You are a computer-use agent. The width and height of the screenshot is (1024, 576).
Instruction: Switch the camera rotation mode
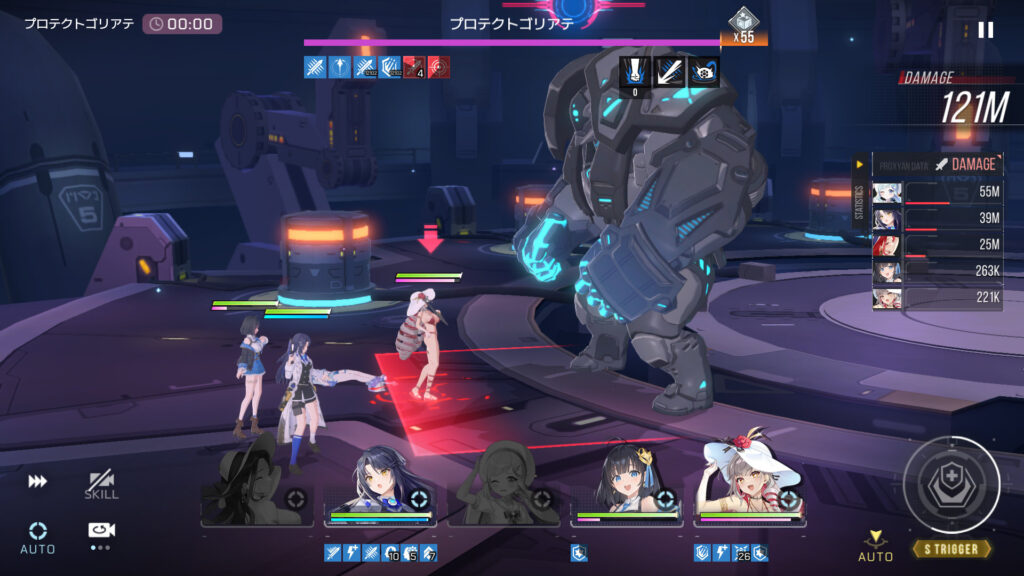click(x=99, y=535)
